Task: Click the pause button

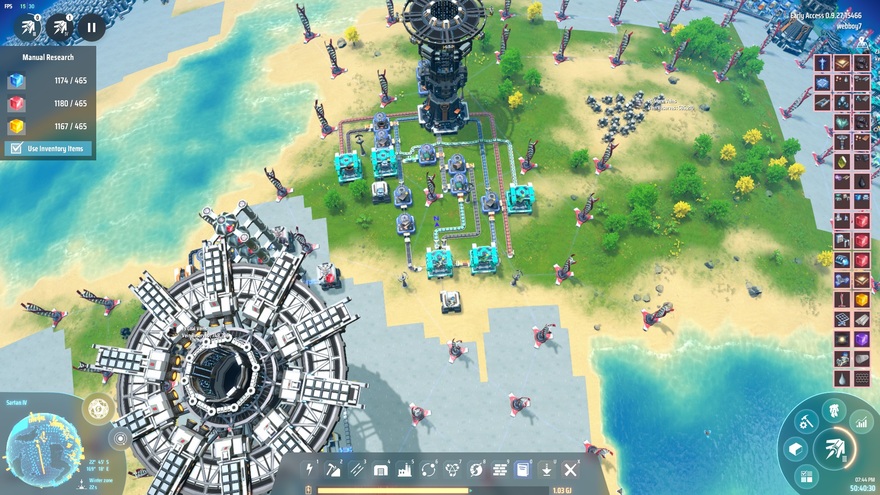Action: (91, 28)
